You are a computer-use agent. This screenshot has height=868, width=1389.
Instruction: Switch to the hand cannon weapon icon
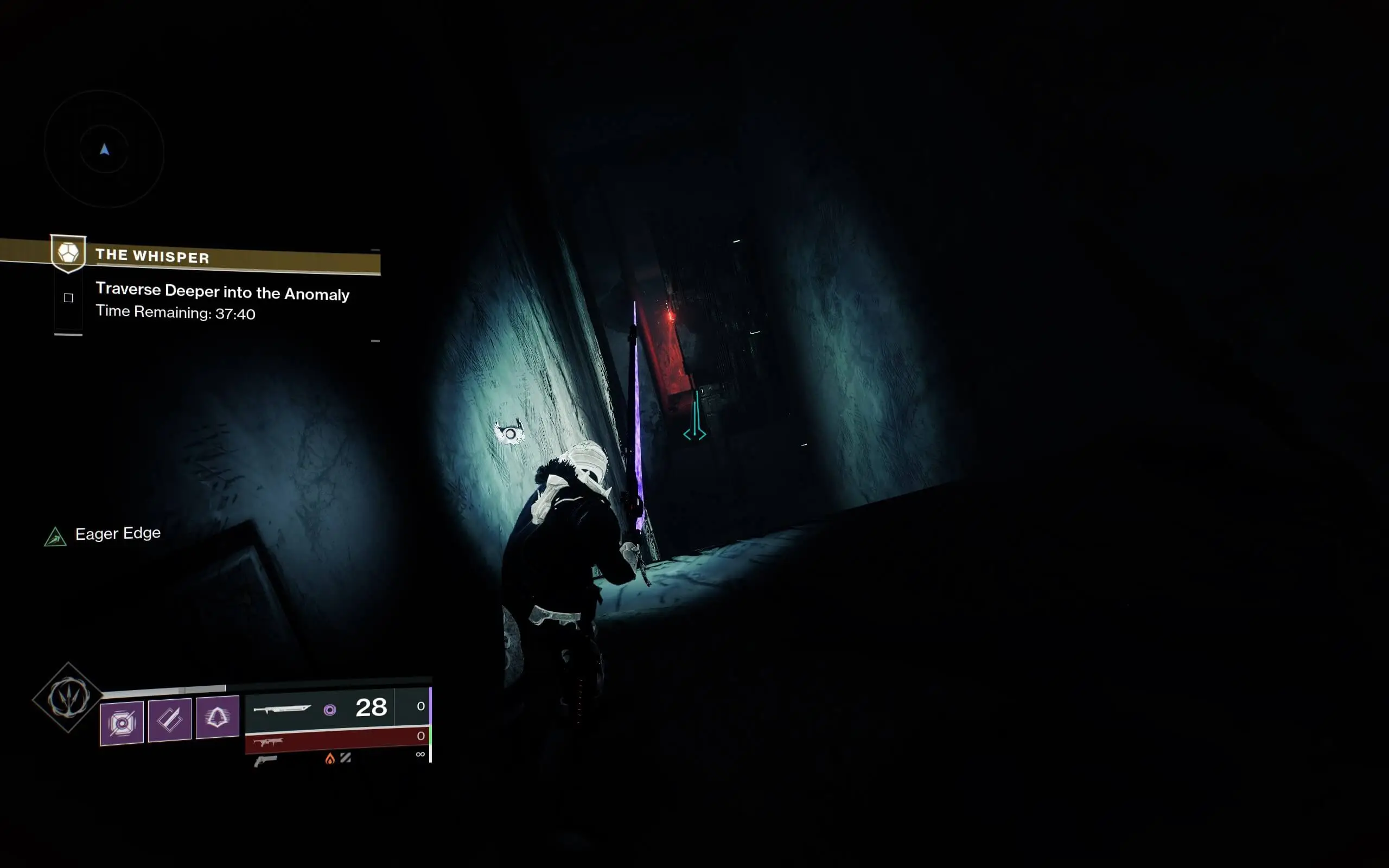pos(265,761)
